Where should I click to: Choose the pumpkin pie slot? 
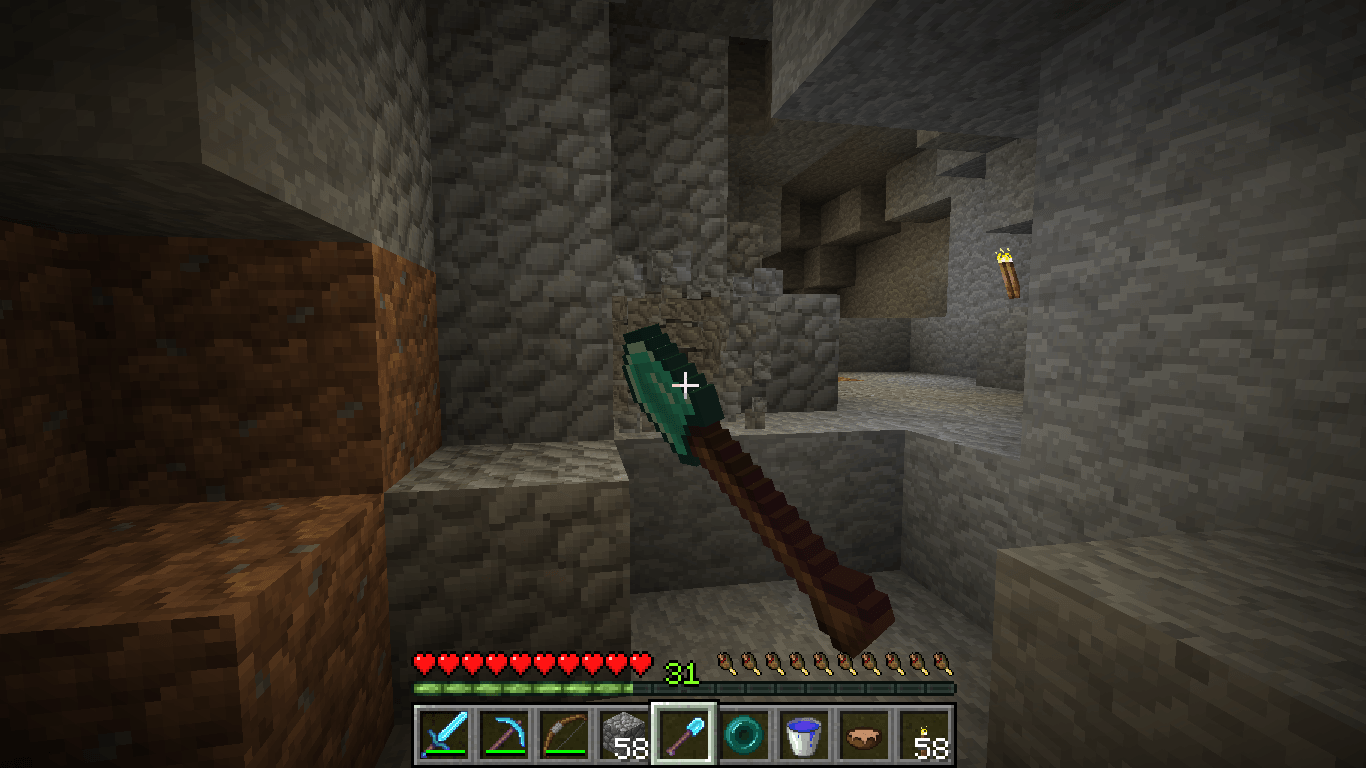864,734
